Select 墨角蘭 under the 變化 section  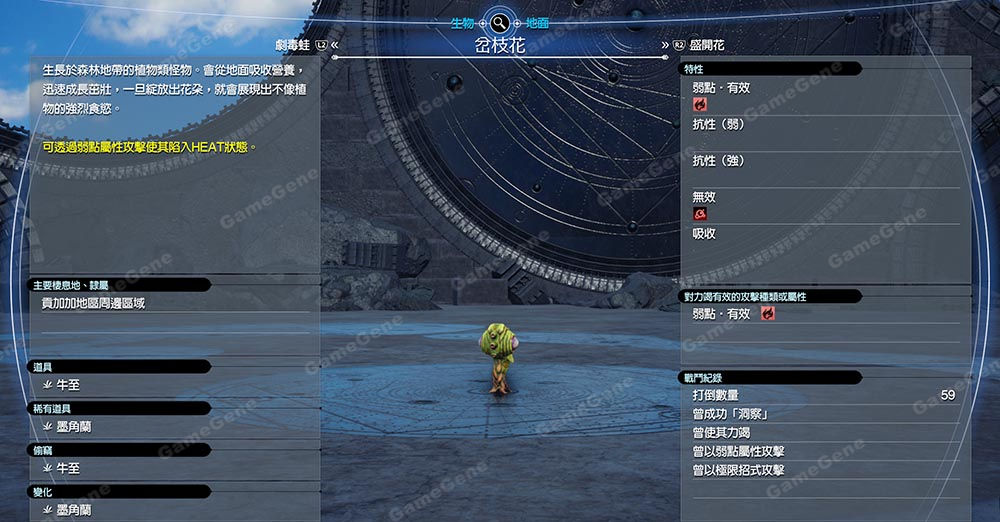(74, 509)
